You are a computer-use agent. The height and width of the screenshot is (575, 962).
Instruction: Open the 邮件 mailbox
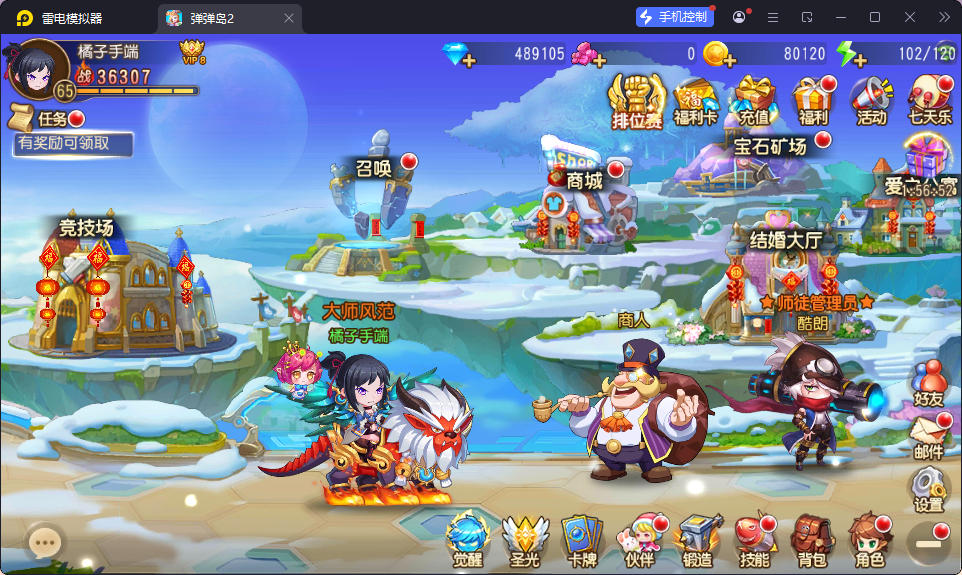929,437
